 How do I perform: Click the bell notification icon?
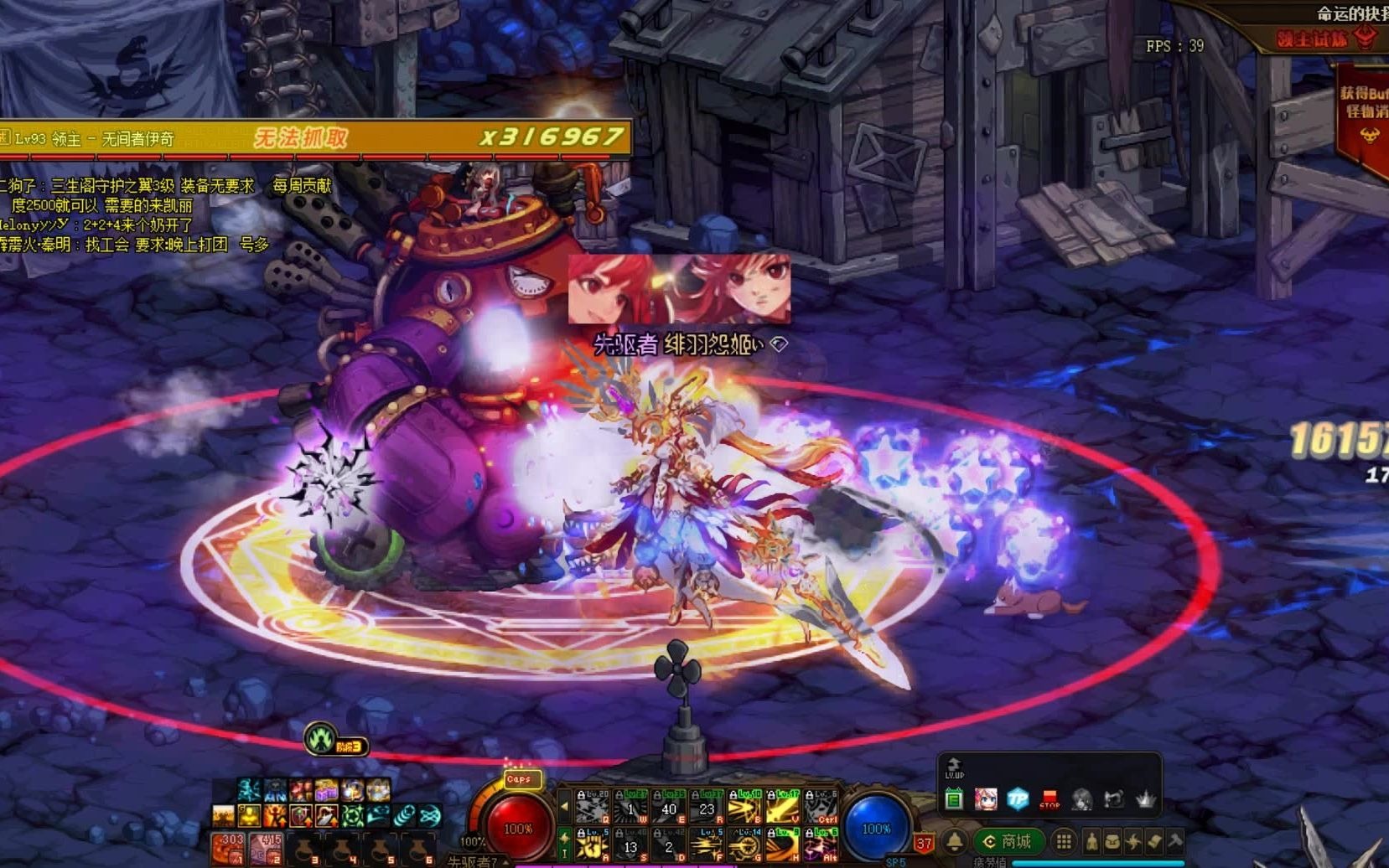pos(955,841)
